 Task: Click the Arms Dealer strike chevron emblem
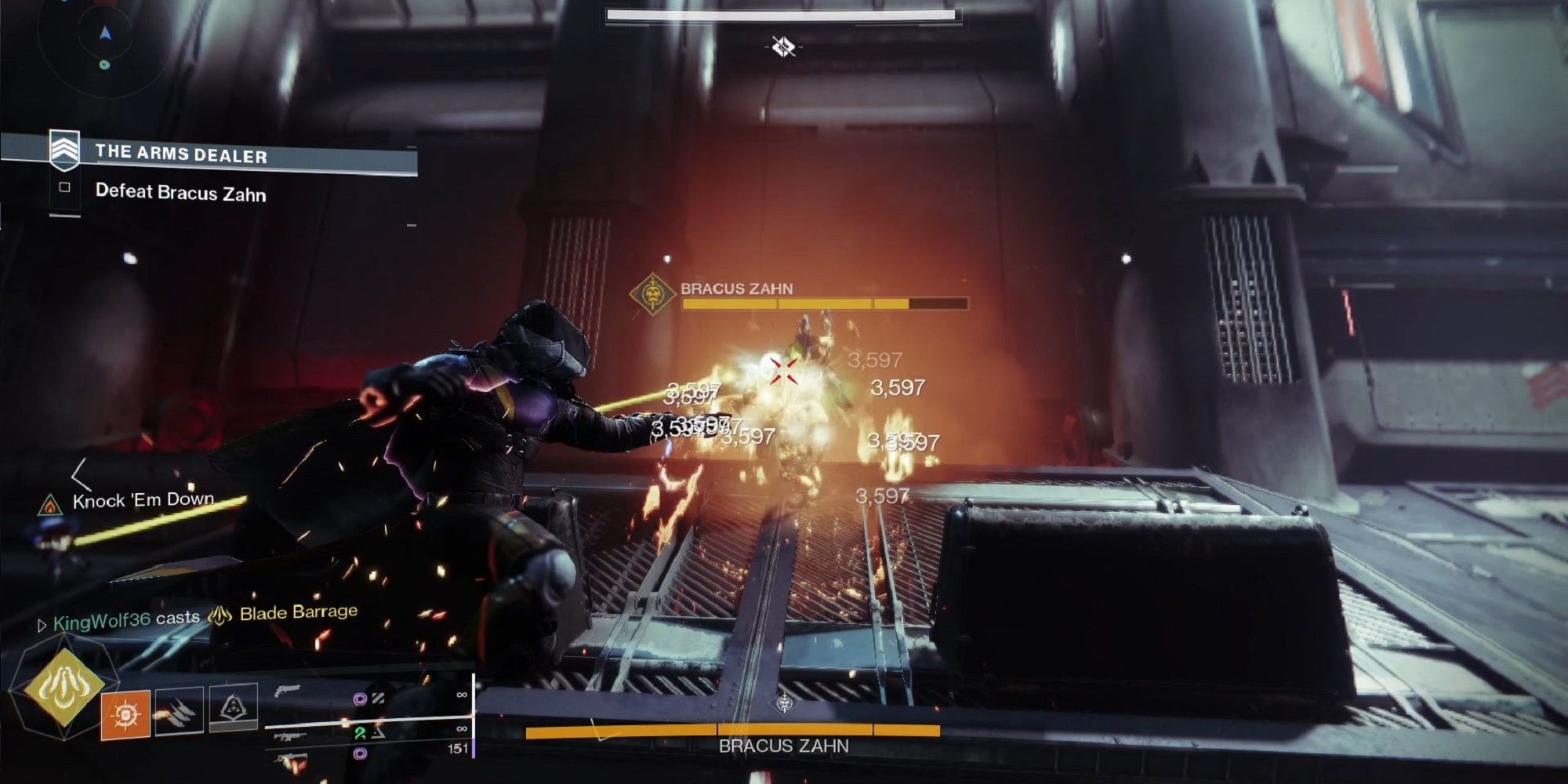click(64, 149)
